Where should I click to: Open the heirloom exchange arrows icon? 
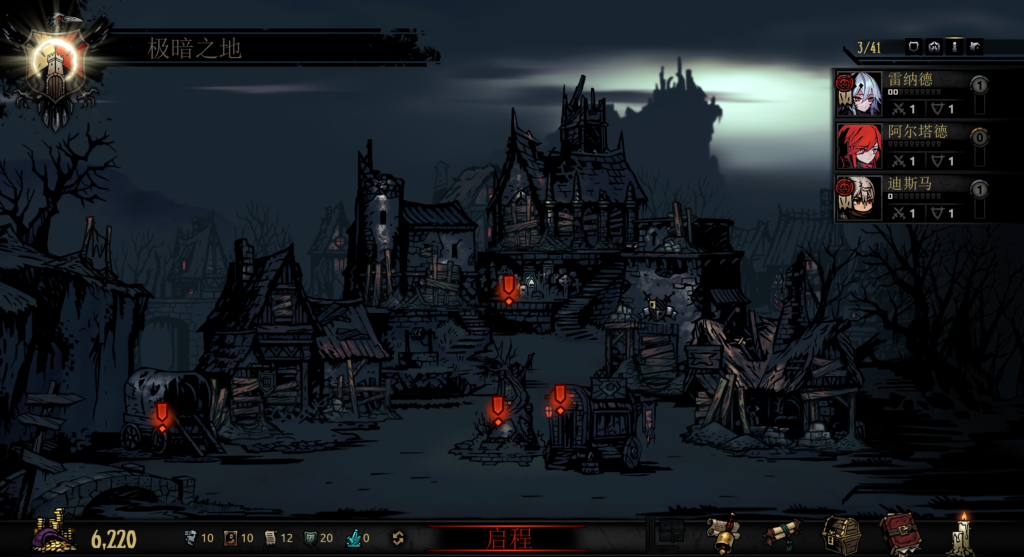(397, 538)
